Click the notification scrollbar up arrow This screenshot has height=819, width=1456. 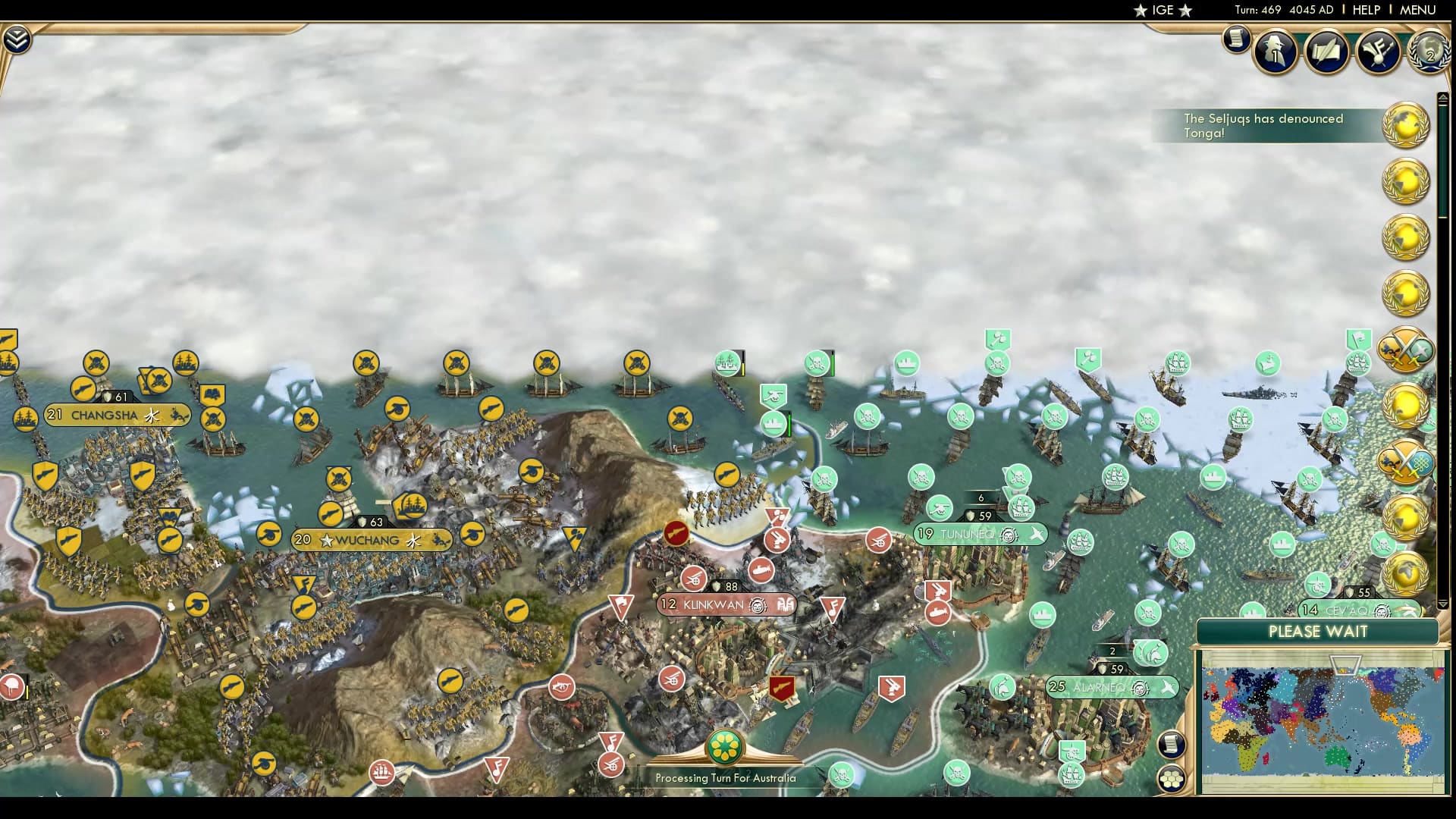click(1443, 96)
